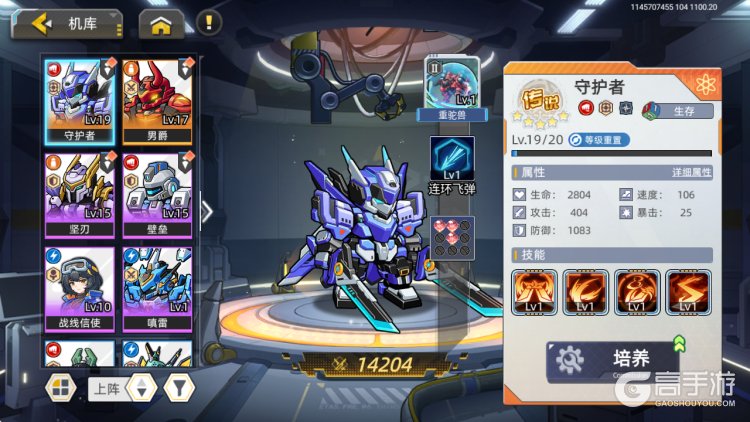Viewport: 750px width, 422px height.
Task: View the 连环飞弹 weapon skill
Action: tap(452, 164)
